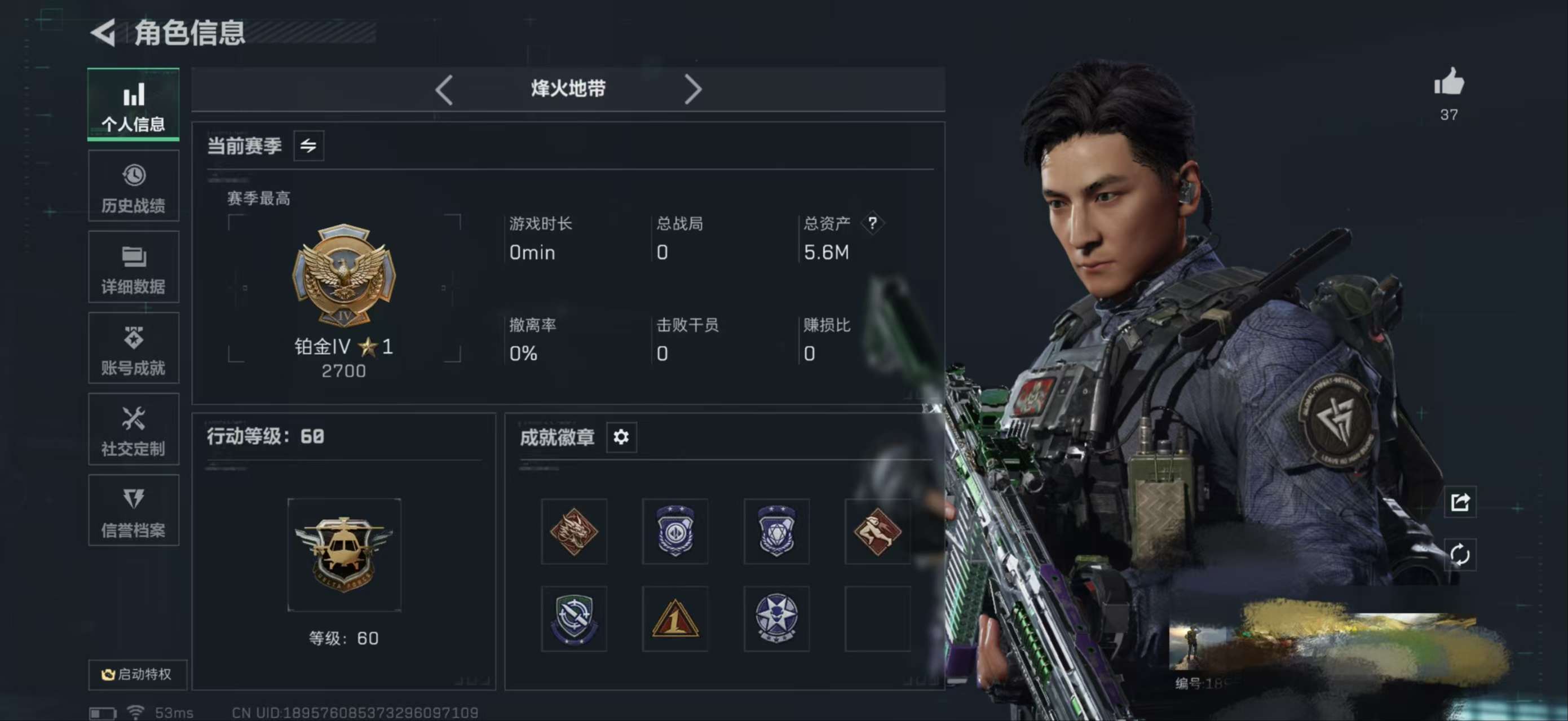
Task: Click the rotate refresh character icon
Action: (1460, 555)
